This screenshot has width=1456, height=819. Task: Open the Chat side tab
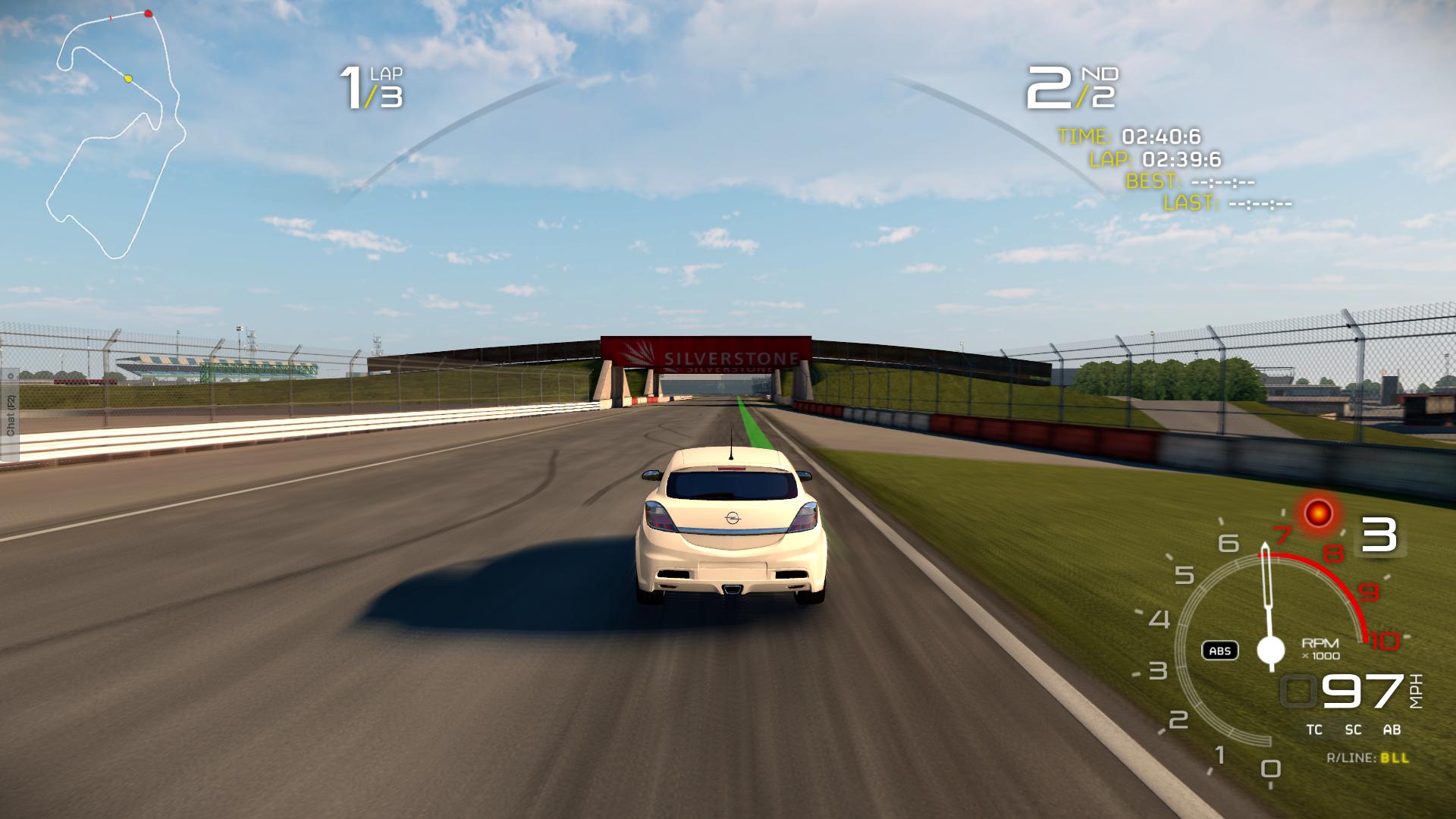(10, 415)
